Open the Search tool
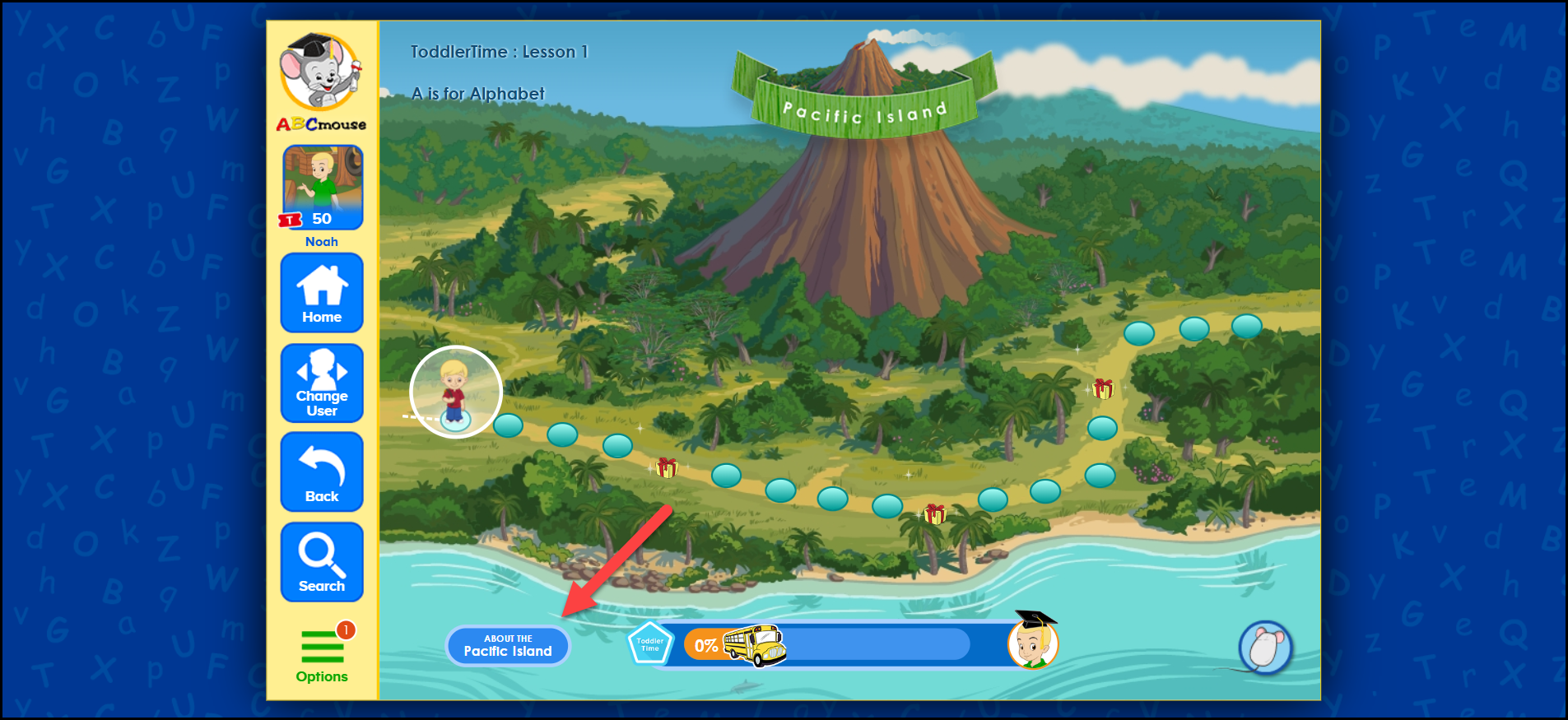Viewport: 1568px width, 720px height. [322, 561]
